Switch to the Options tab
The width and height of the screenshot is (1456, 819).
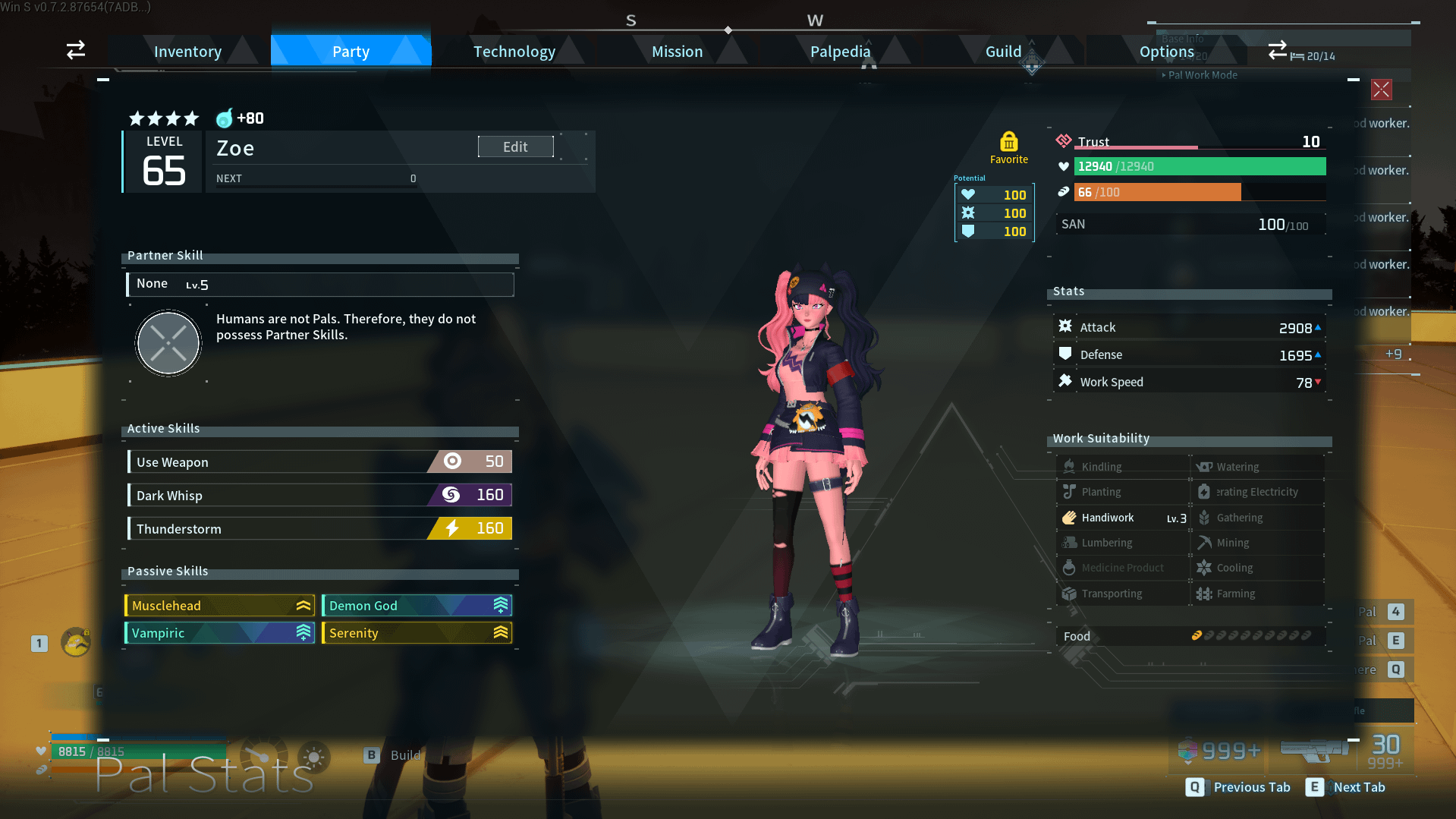click(1166, 52)
